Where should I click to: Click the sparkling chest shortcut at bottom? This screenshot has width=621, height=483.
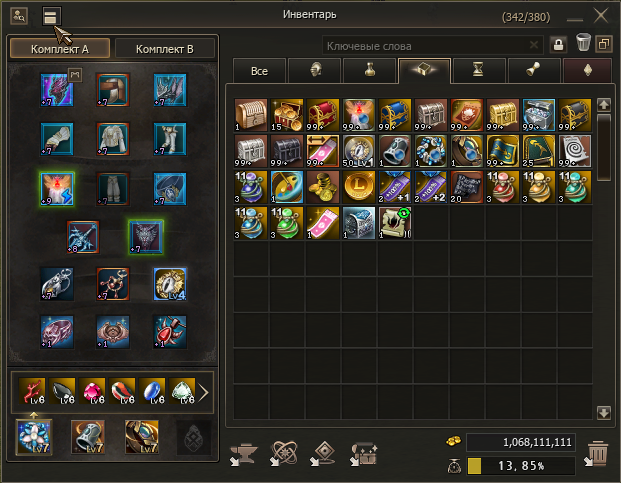(x=363, y=455)
